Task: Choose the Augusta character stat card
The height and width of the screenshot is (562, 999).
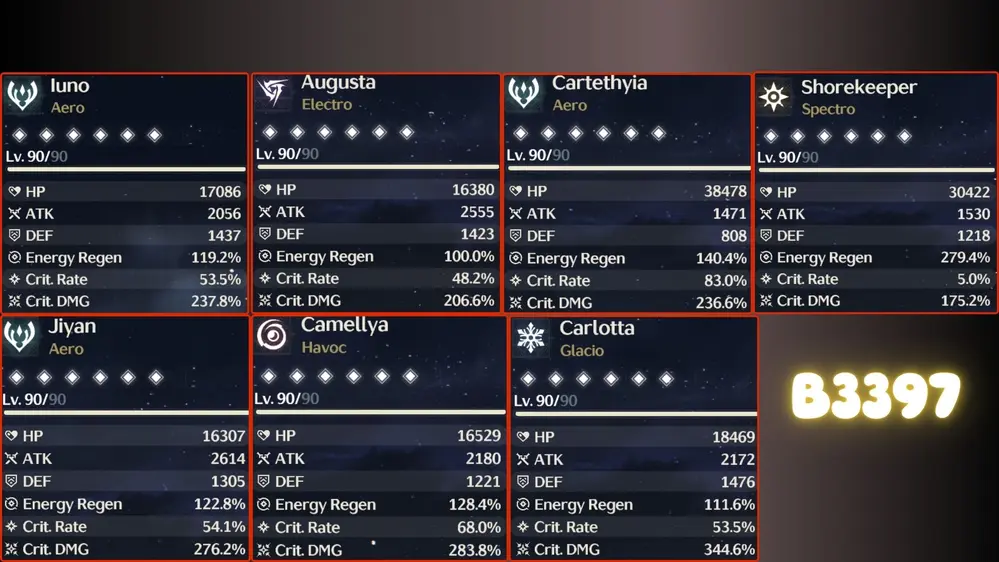Action: click(375, 193)
